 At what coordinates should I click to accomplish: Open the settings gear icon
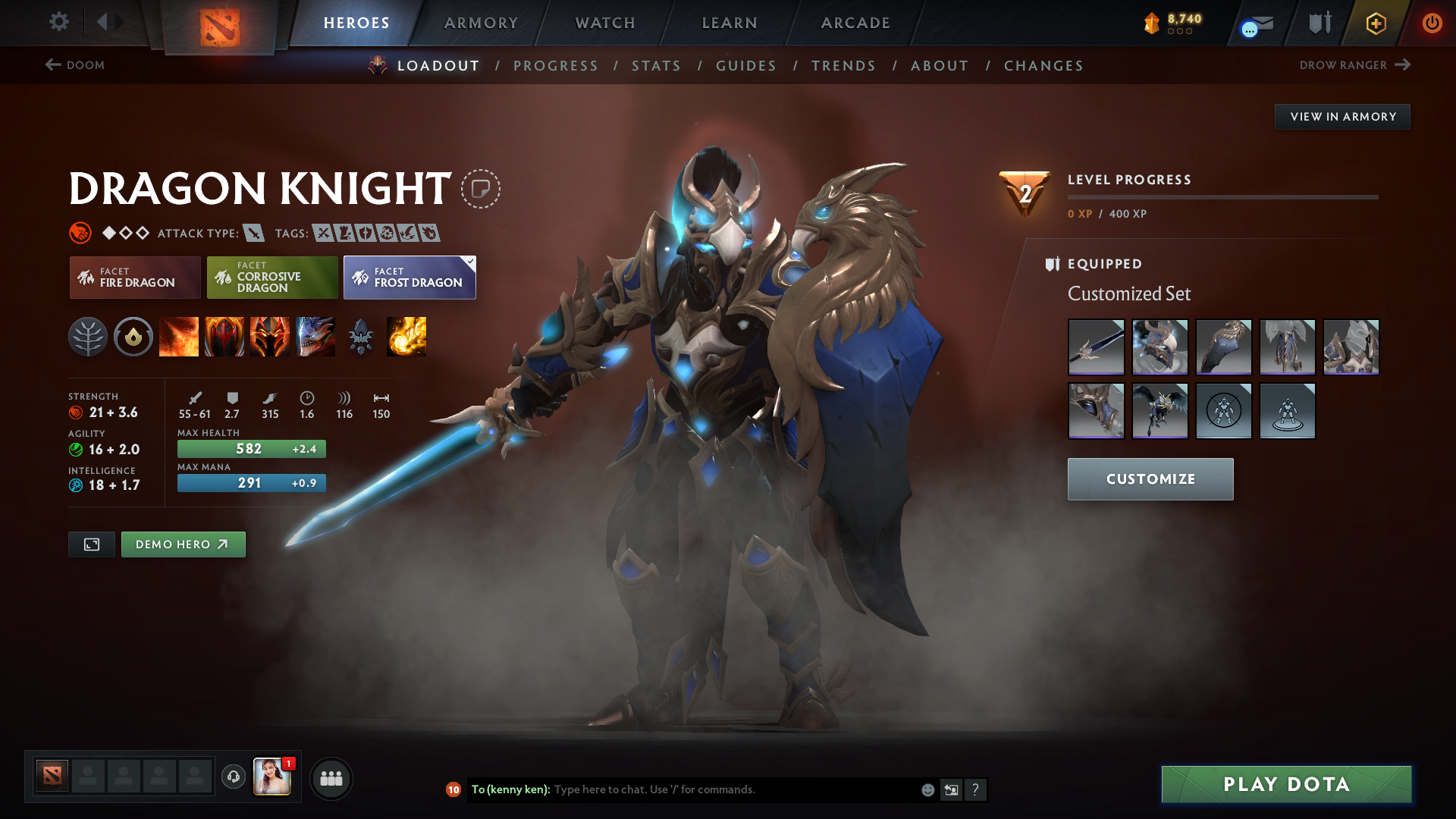coord(59,22)
